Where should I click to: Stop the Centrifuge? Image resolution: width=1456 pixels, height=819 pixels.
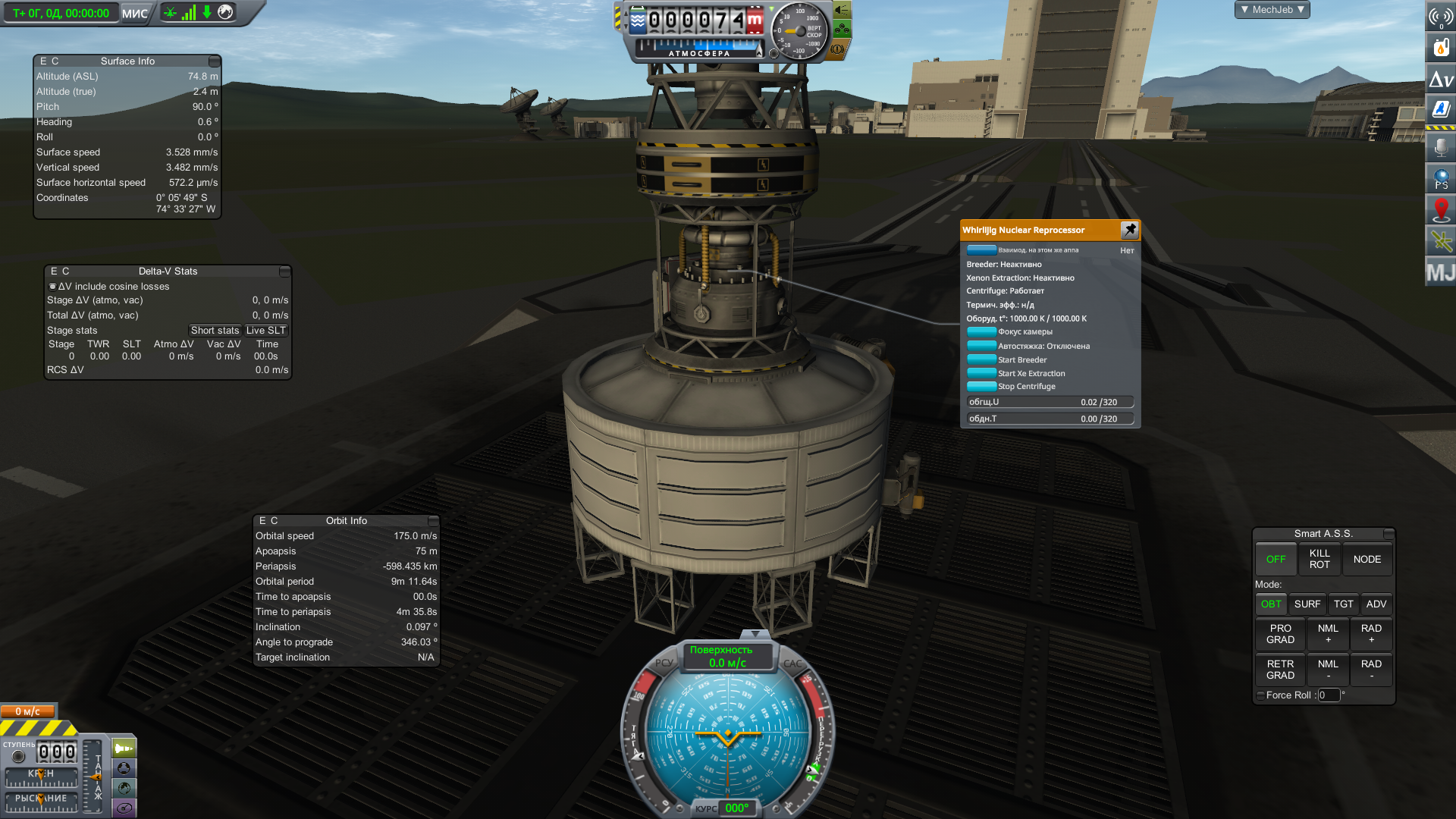(x=982, y=387)
